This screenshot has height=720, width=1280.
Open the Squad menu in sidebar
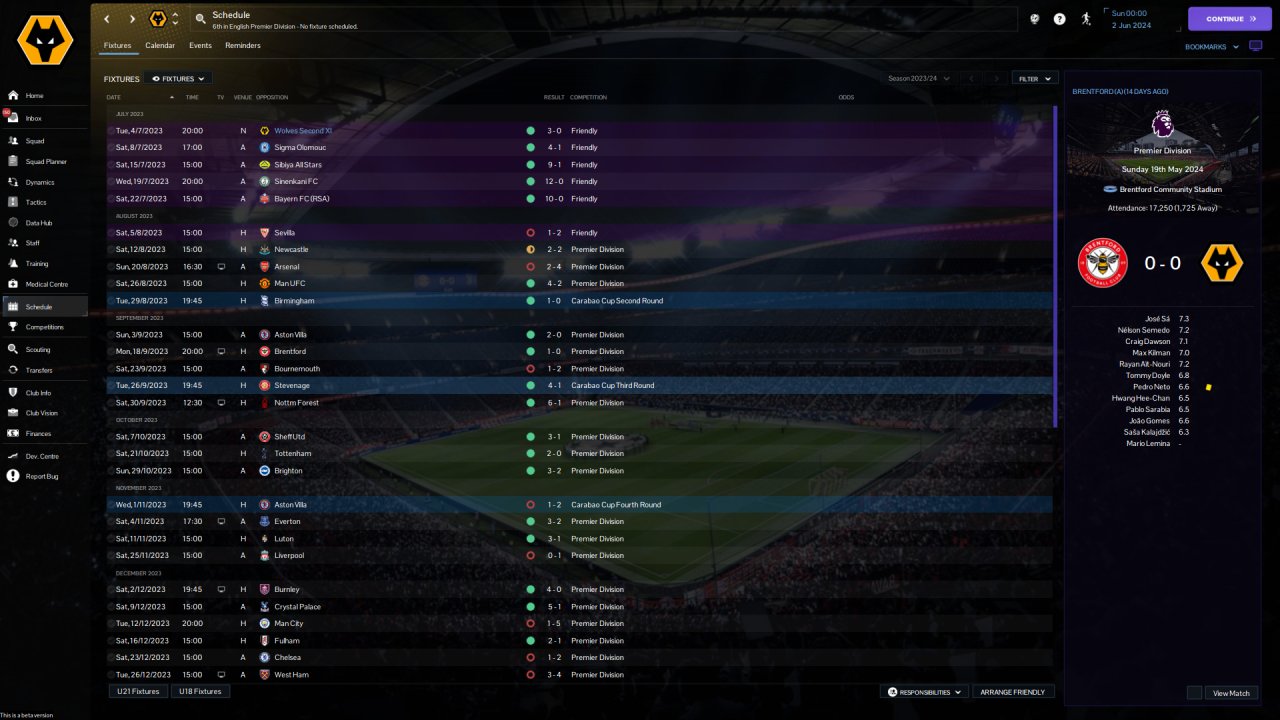pyautogui.click(x=35, y=141)
